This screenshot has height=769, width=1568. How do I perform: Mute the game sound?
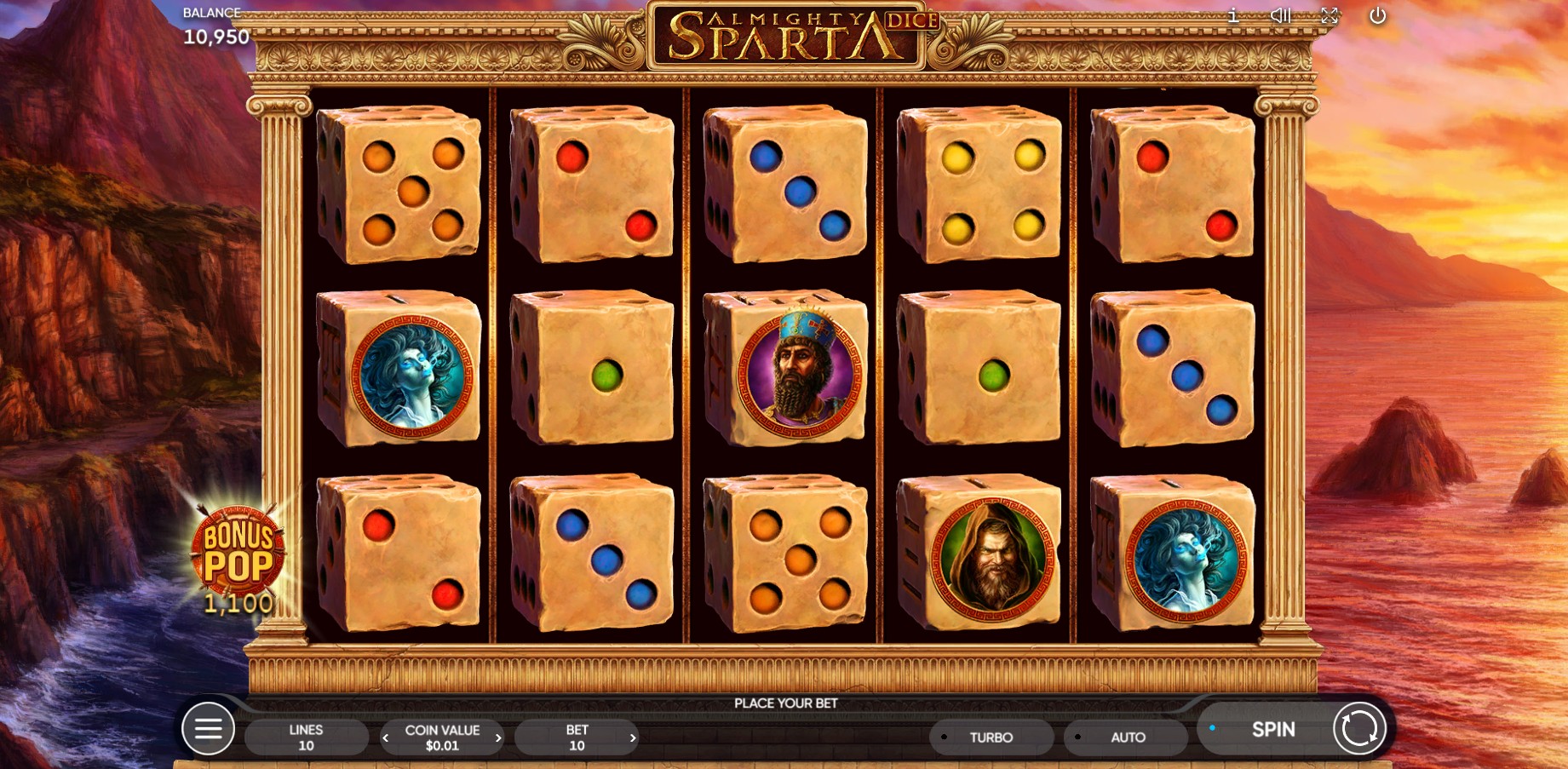pyautogui.click(x=1280, y=14)
